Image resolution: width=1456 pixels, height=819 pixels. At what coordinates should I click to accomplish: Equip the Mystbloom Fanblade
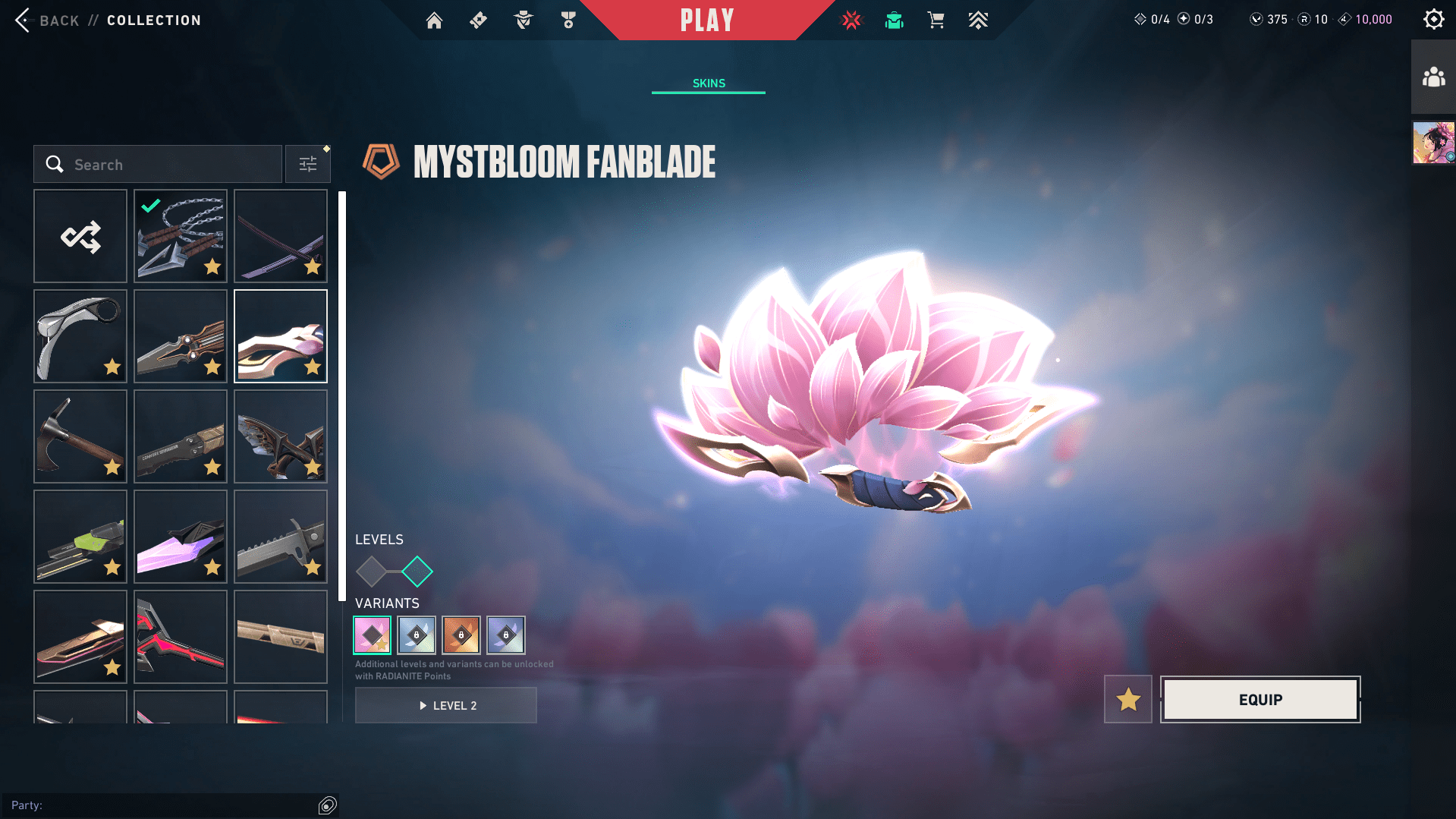tap(1259, 699)
